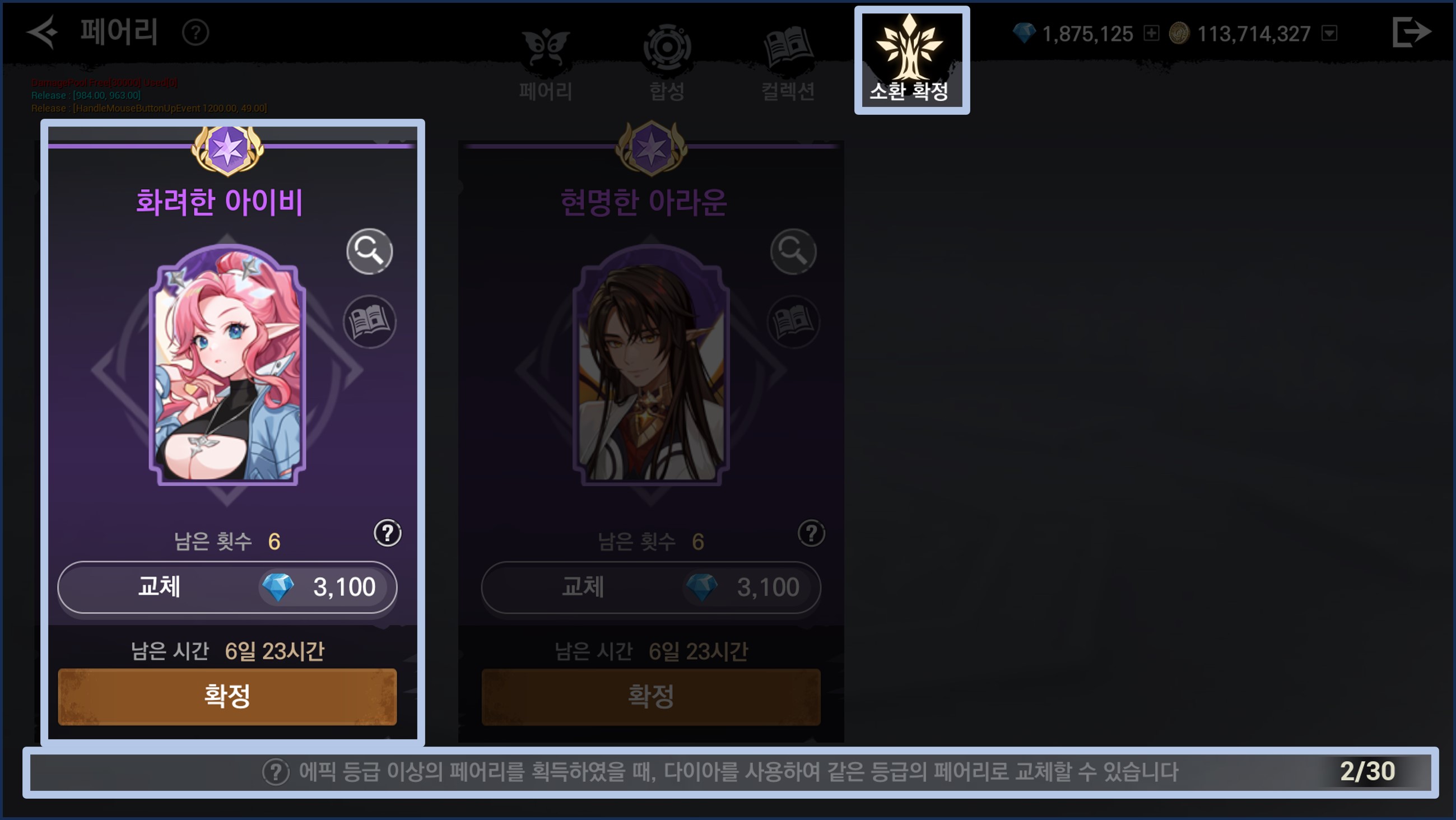The width and height of the screenshot is (1456, 820).
Task: Go back using the top-left arrow
Action: [43, 32]
